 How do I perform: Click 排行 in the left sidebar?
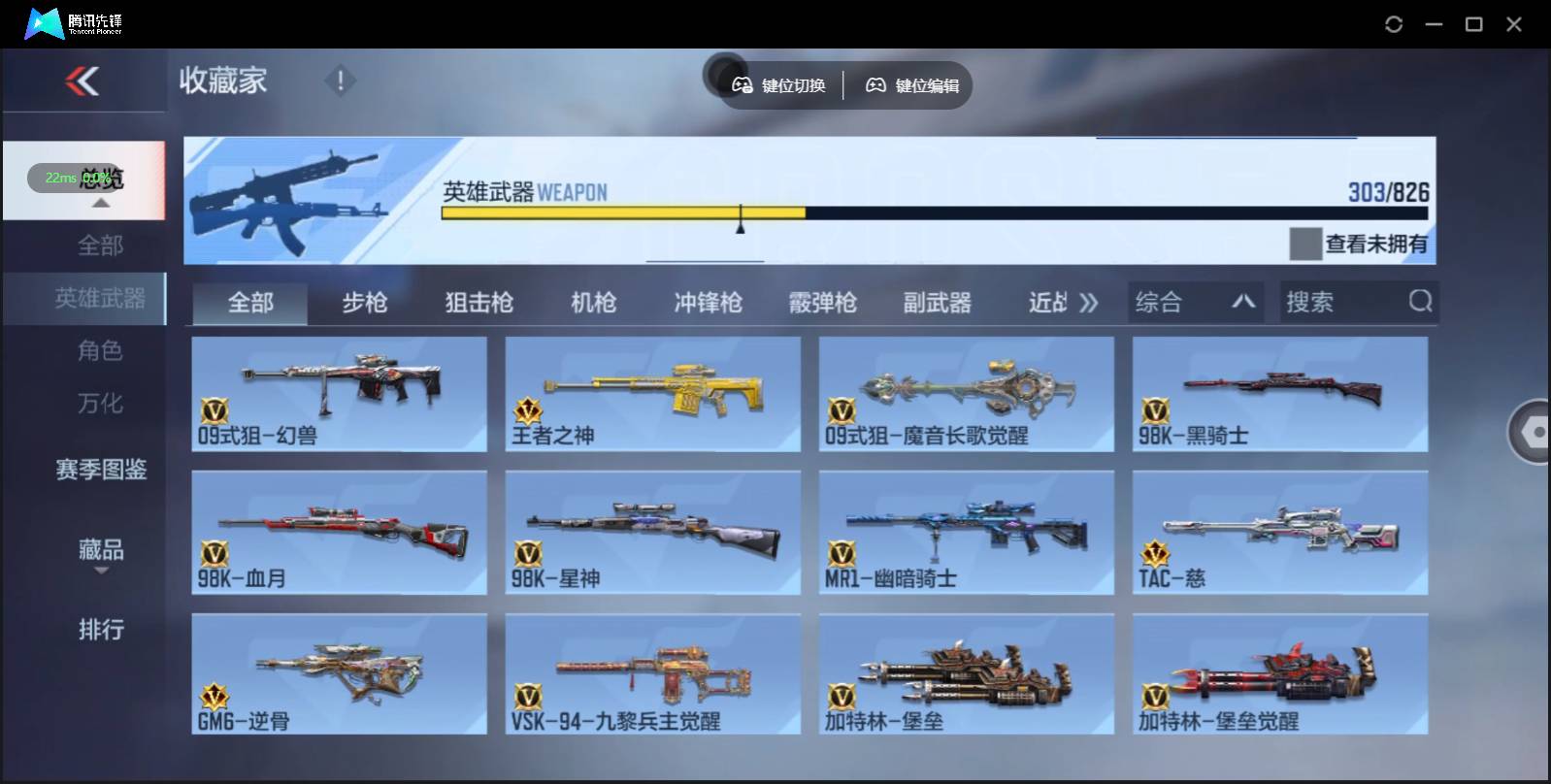pyautogui.click(x=101, y=630)
